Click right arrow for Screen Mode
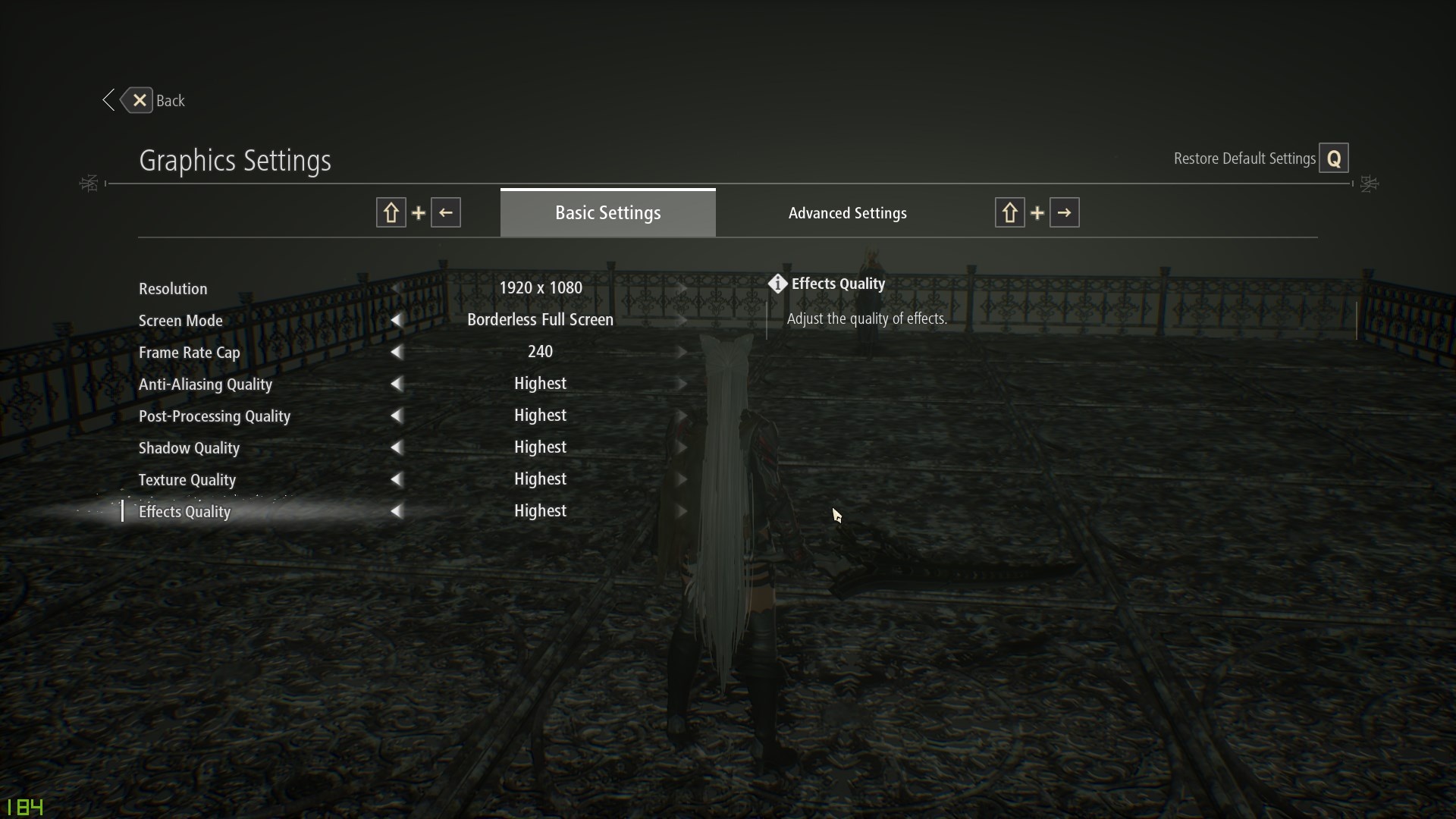 pos(682,321)
